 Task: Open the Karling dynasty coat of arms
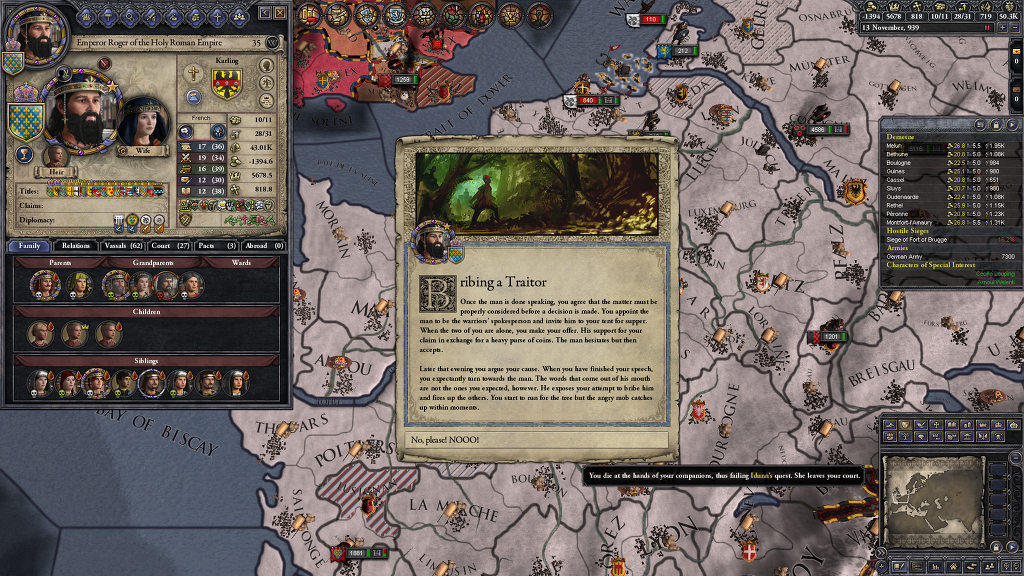(x=225, y=84)
